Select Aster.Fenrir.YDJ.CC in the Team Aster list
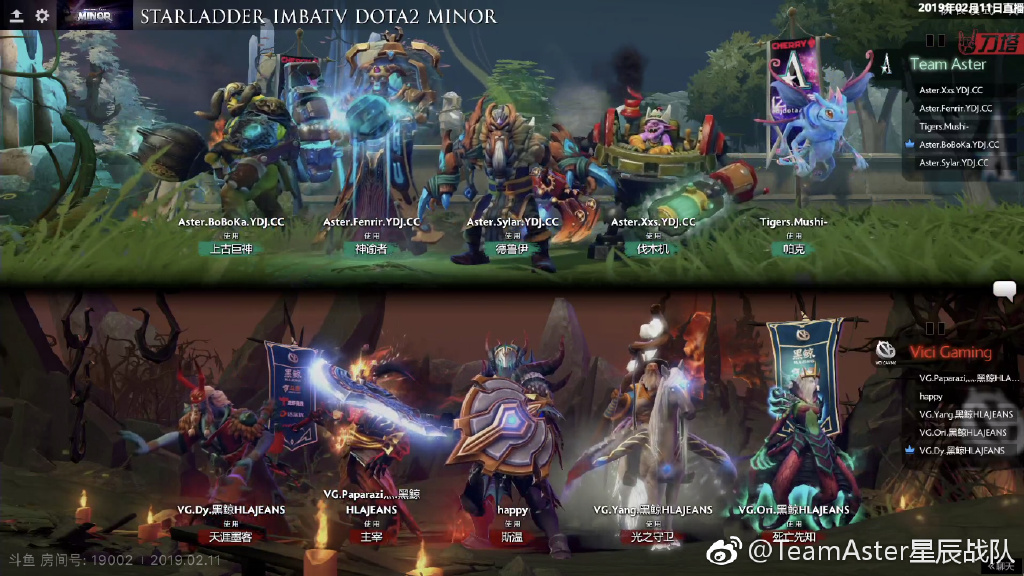Image resolution: width=1024 pixels, height=576 pixels. [x=955, y=108]
